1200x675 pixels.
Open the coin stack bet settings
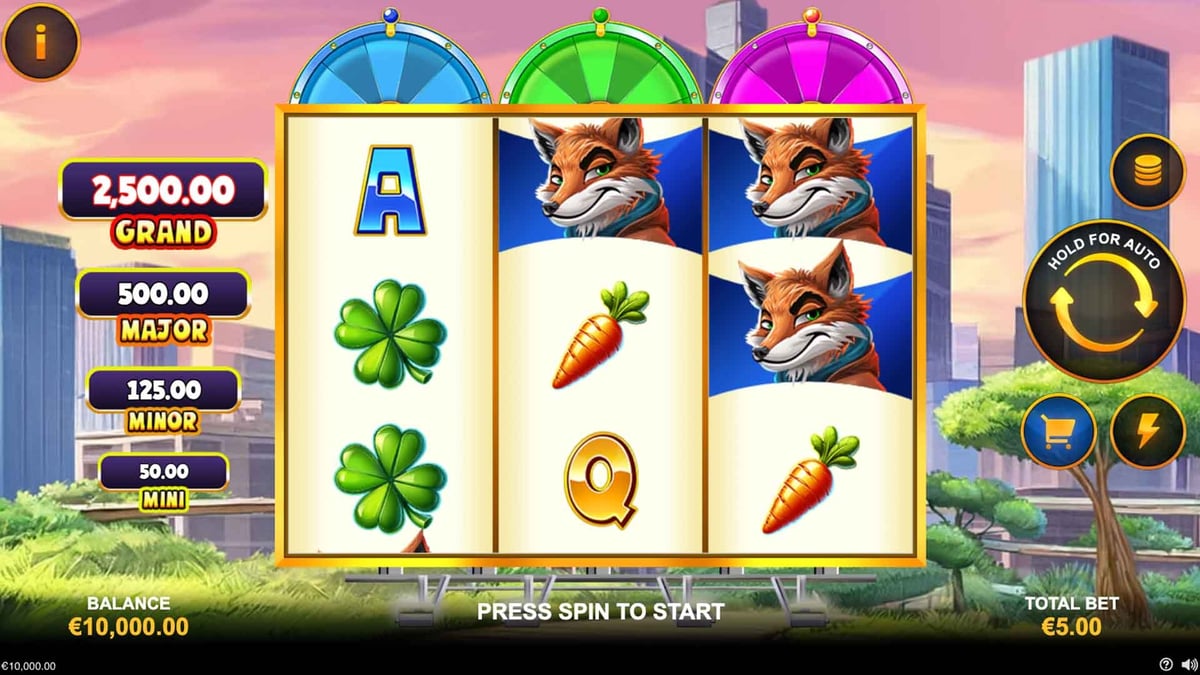1146,172
